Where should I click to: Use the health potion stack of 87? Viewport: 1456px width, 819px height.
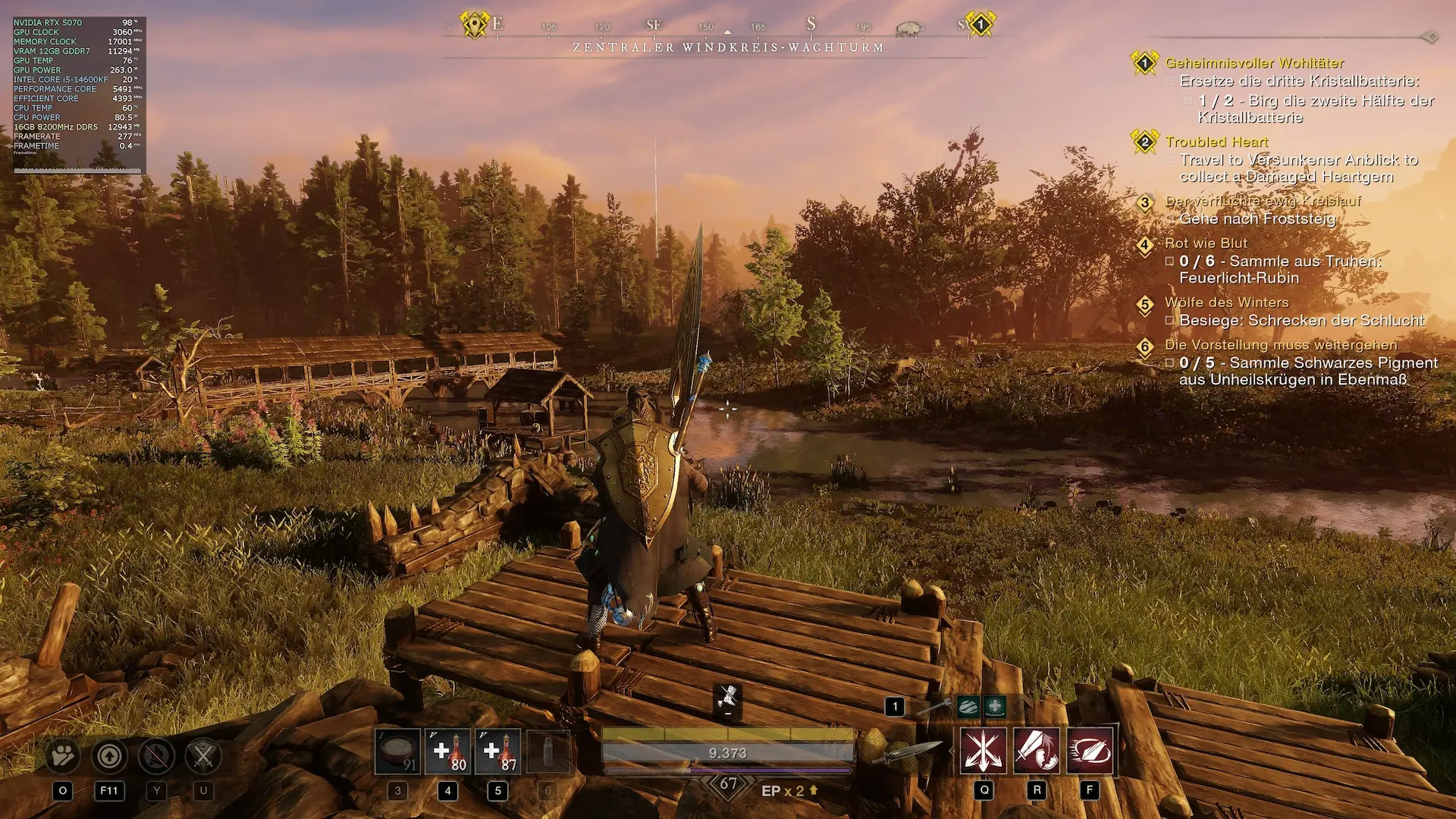(497, 752)
